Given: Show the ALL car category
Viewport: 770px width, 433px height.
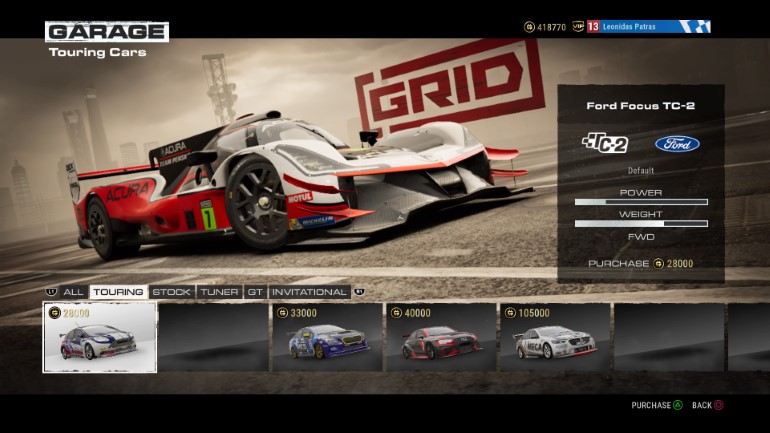Looking at the screenshot, I should tap(73, 292).
